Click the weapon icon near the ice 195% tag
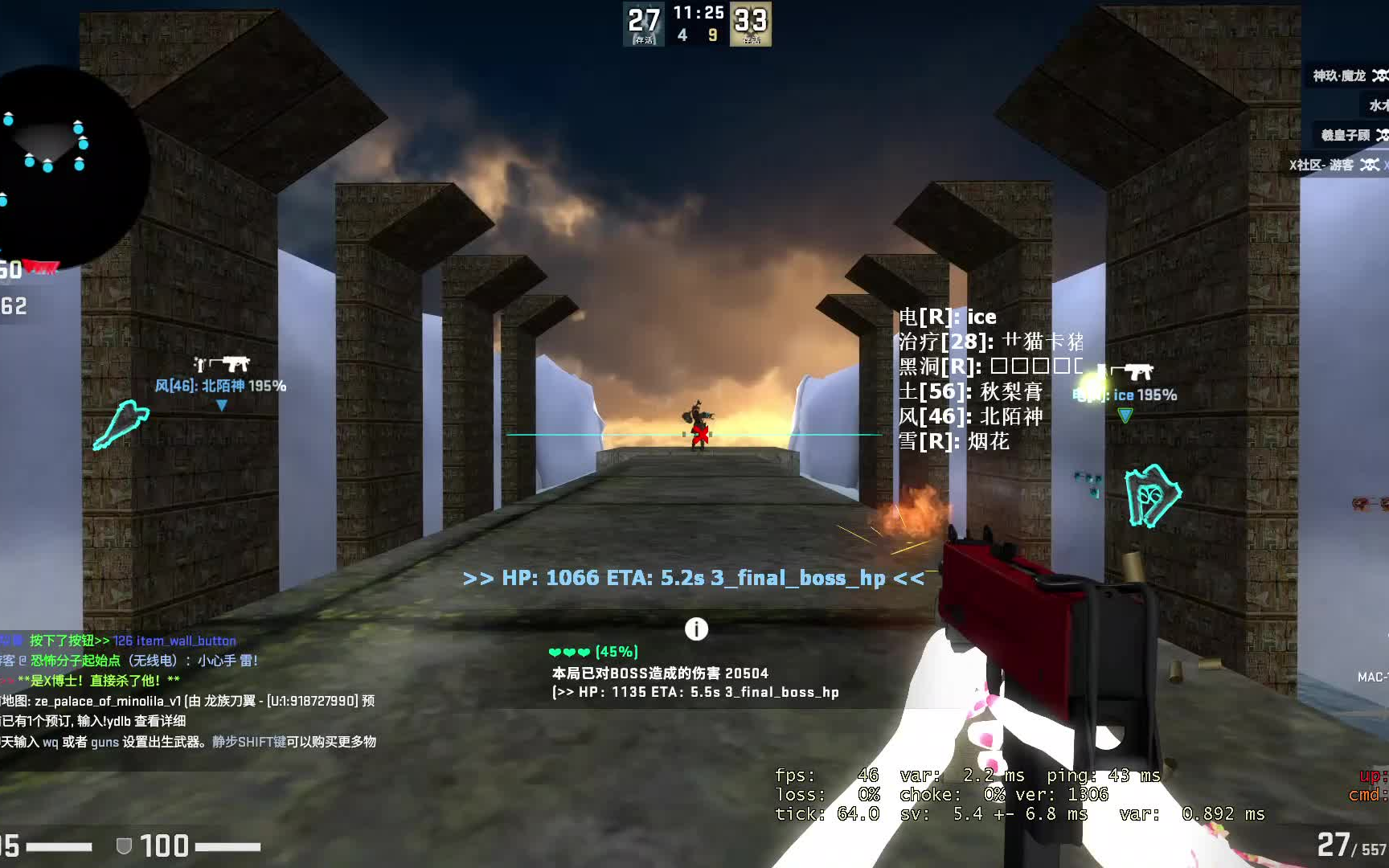This screenshot has height=868, width=1389. (x=1133, y=371)
